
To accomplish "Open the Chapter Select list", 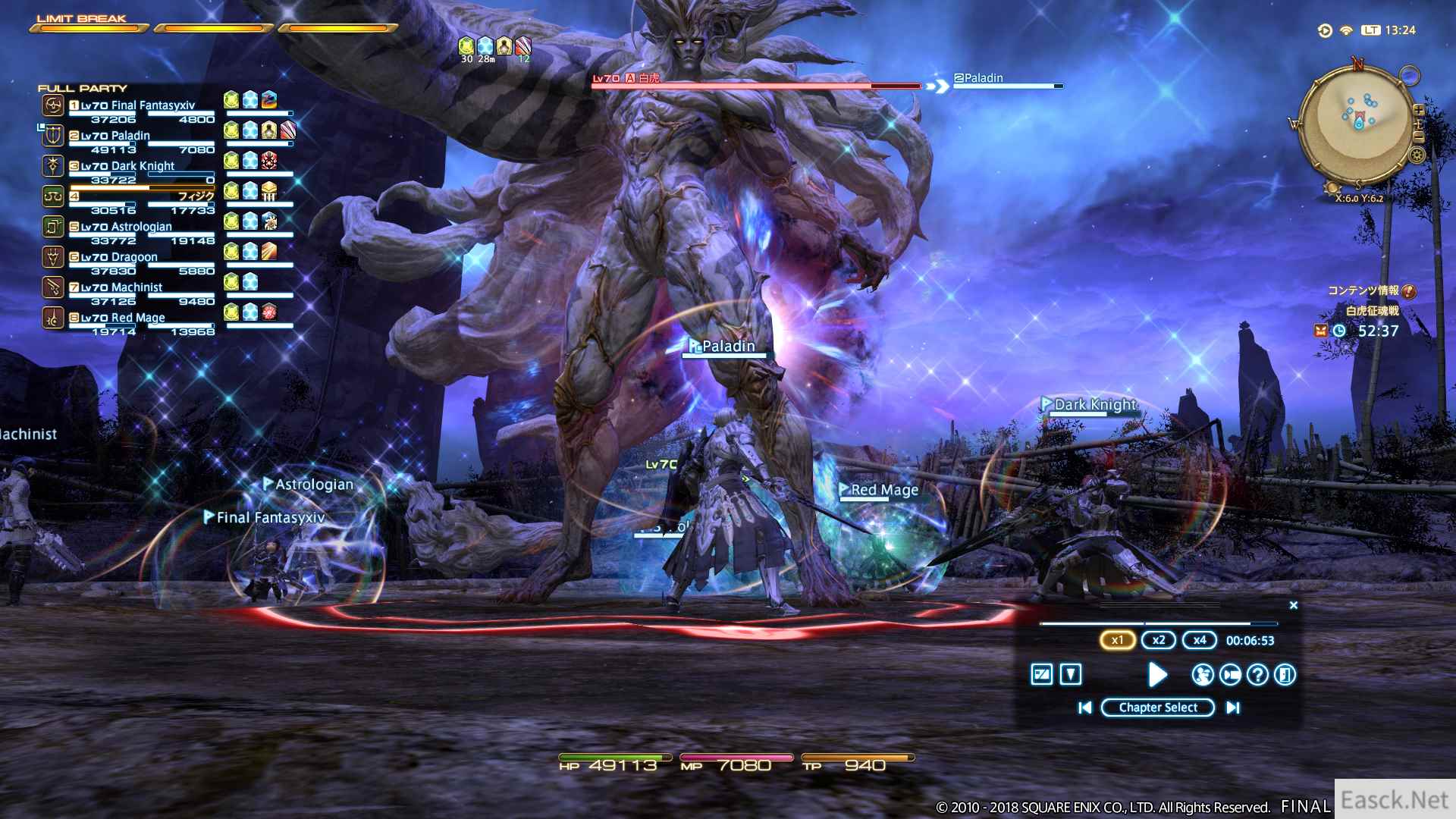I will pyautogui.click(x=1157, y=708).
